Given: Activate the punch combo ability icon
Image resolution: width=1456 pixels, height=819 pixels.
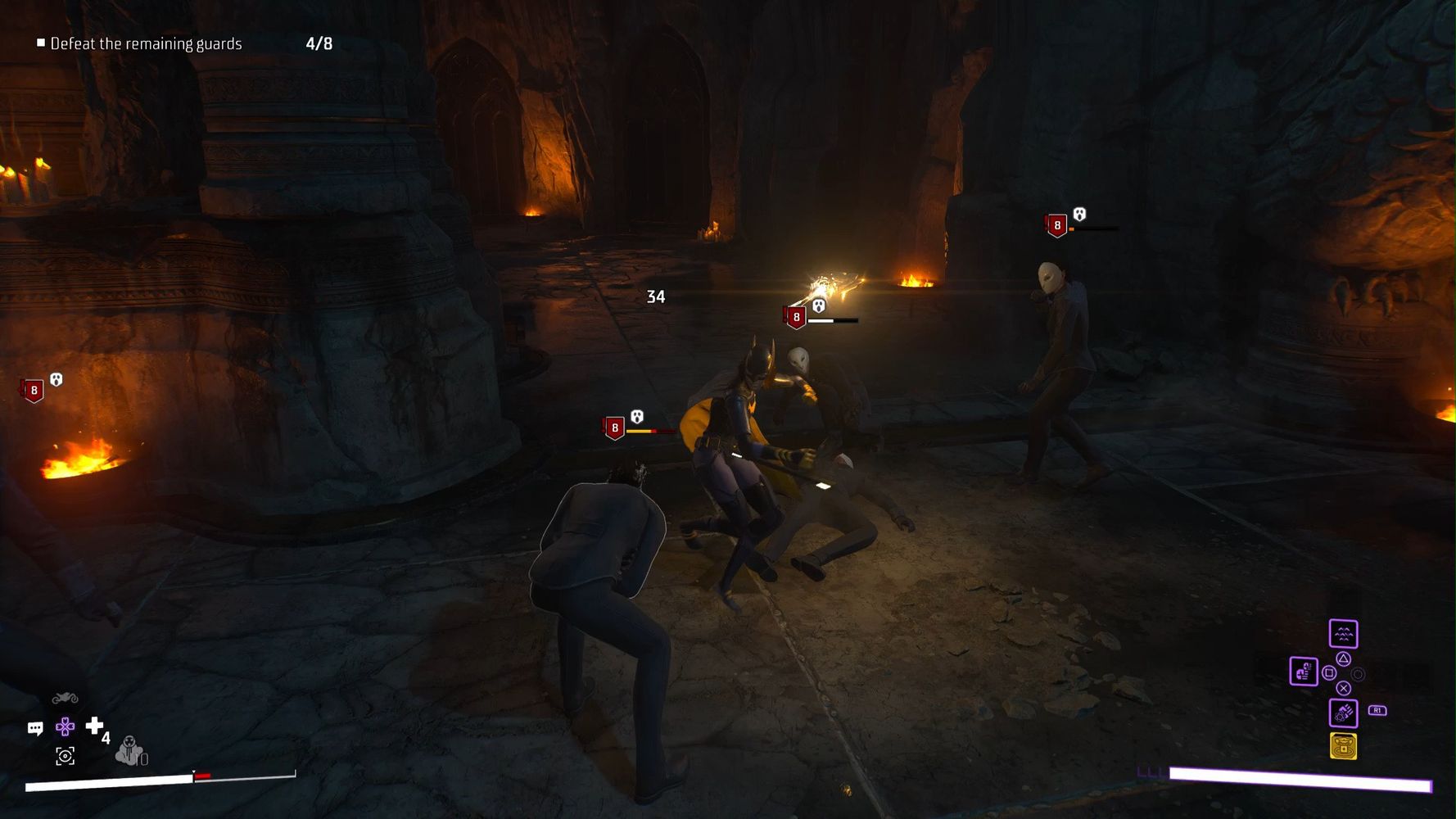Looking at the screenshot, I should 1343,713.
